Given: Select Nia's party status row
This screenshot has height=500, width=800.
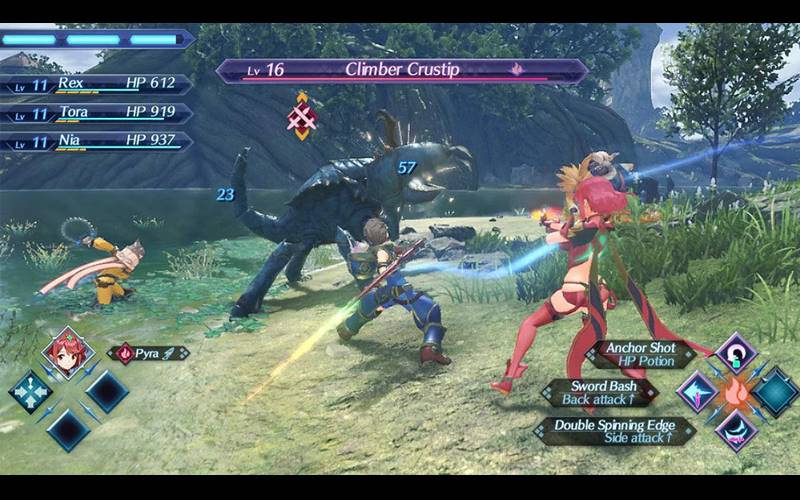Looking at the screenshot, I should pos(96,141).
